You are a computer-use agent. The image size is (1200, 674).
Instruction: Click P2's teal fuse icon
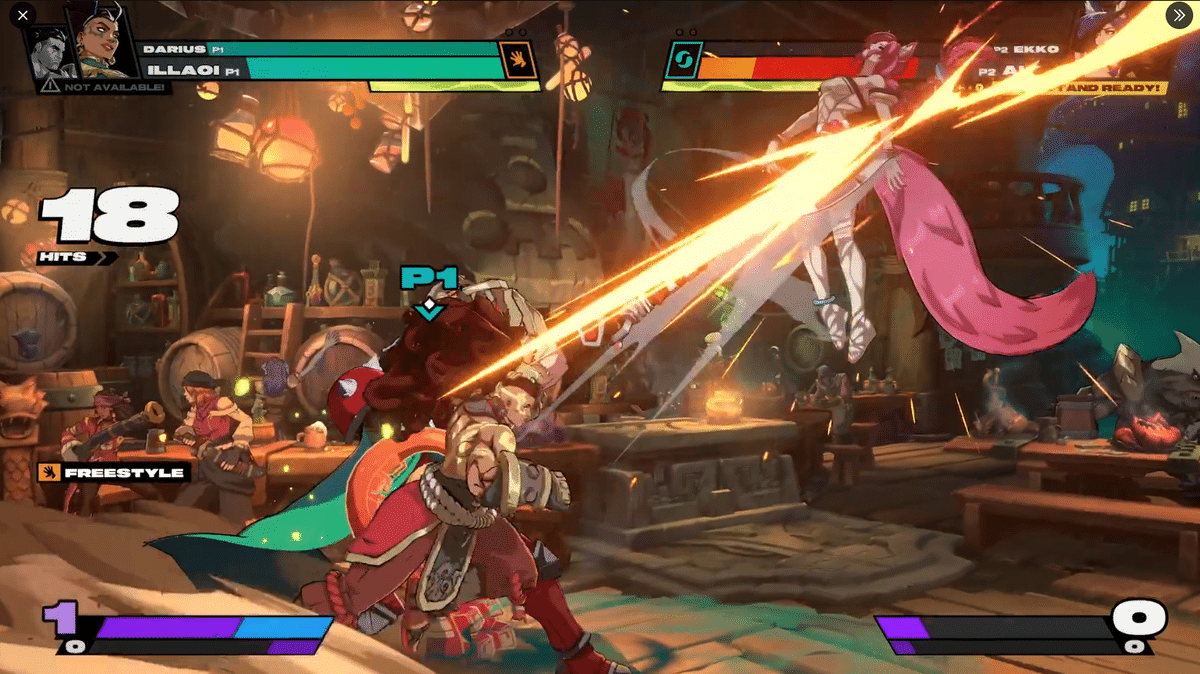683,60
